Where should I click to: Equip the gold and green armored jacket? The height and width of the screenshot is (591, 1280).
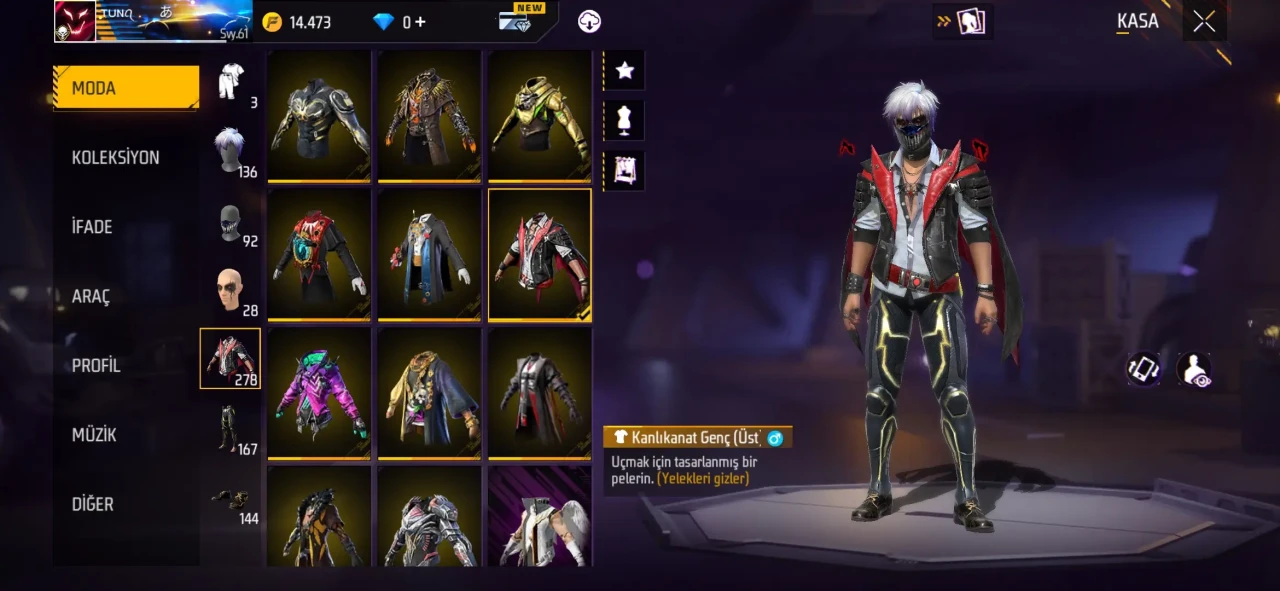[539, 115]
